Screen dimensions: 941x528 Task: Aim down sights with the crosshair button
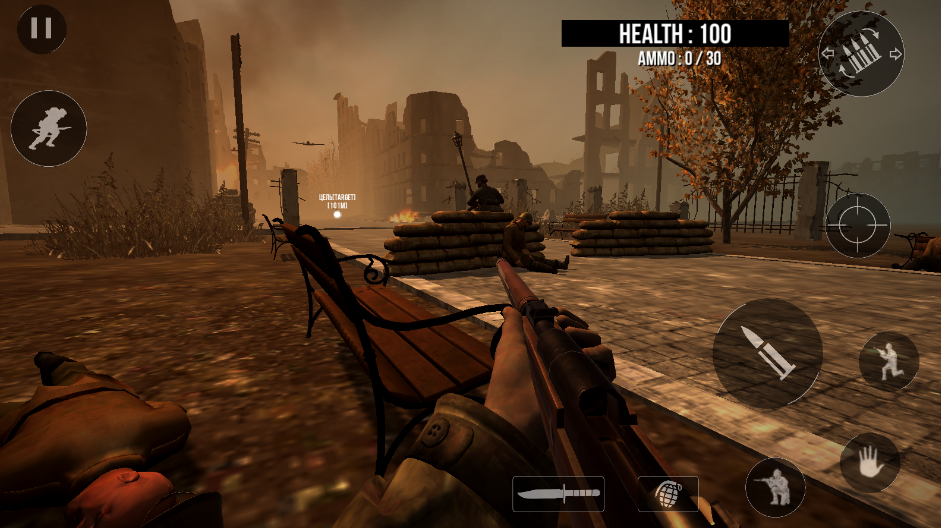click(857, 226)
